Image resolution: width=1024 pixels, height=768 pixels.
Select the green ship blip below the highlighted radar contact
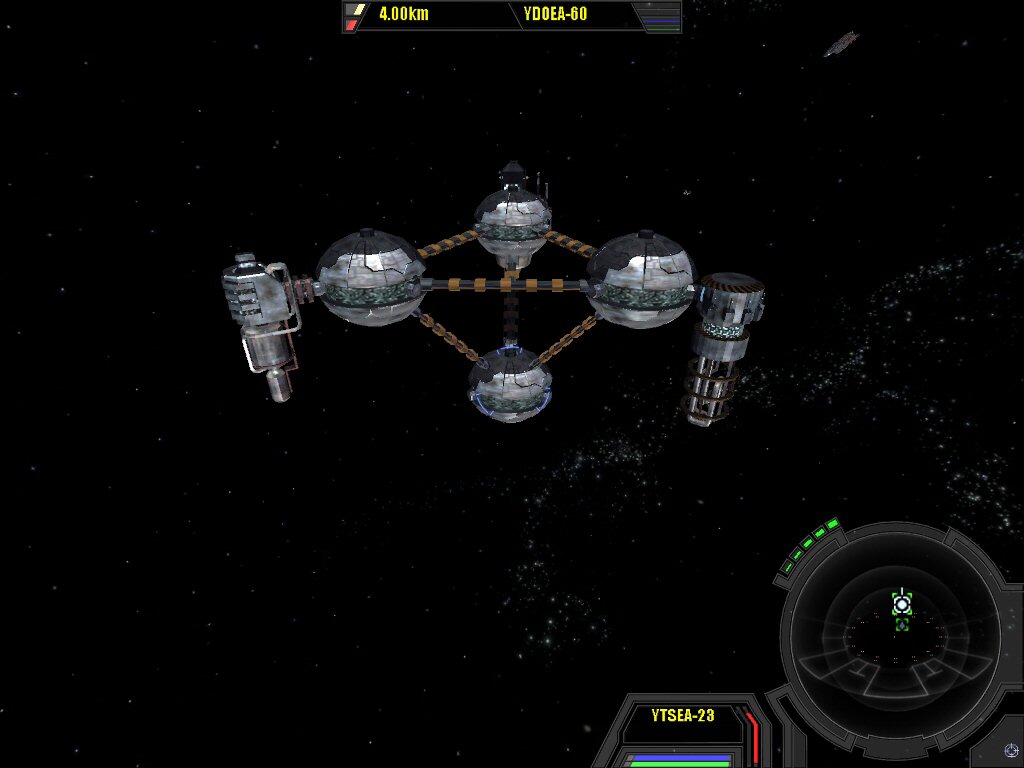[902, 625]
